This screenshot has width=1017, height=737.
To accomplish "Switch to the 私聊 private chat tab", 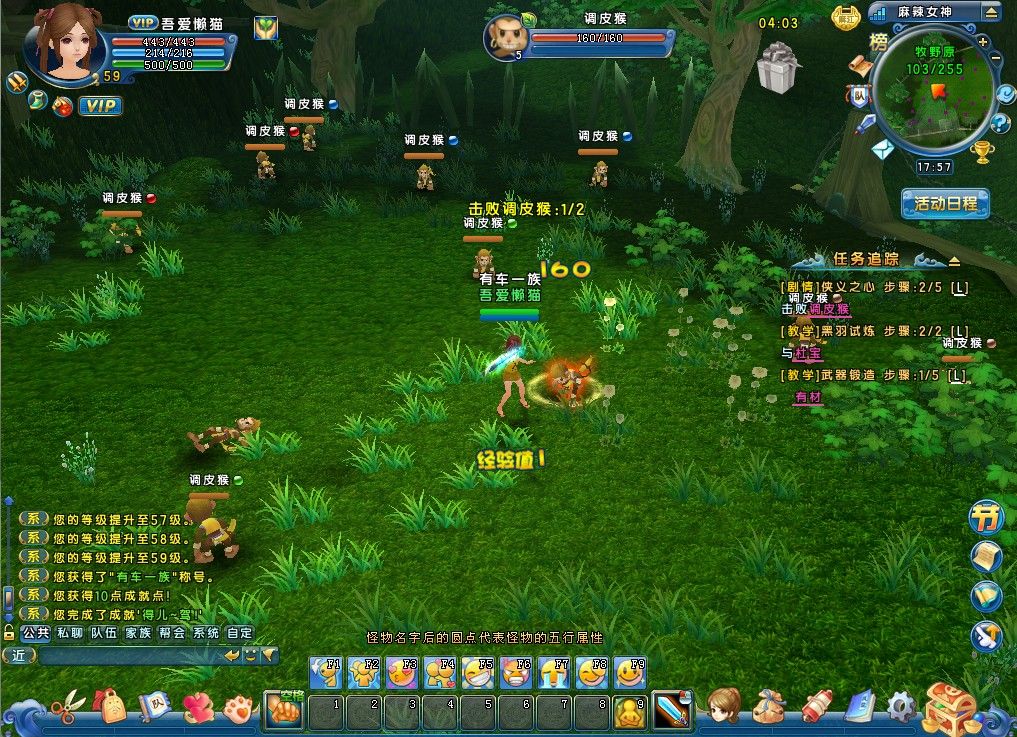I will [69, 633].
